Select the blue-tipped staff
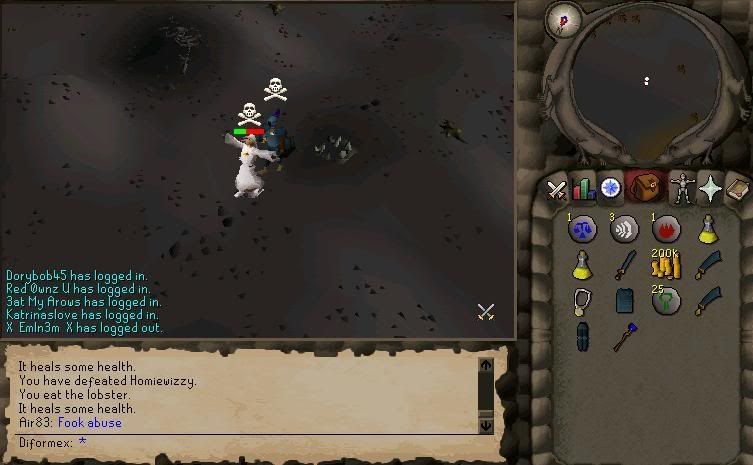753x465 pixels. click(624, 335)
